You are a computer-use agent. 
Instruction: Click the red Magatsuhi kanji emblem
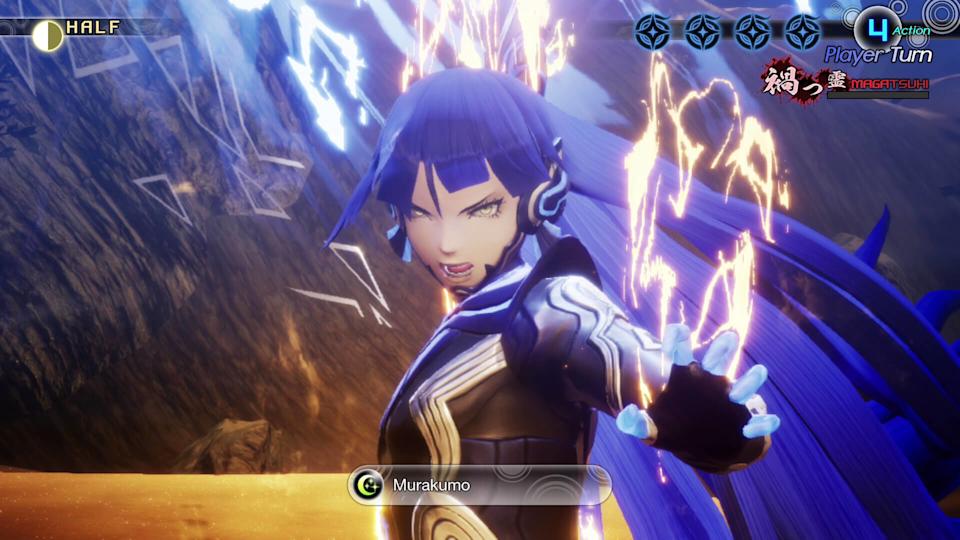click(x=793, y=81)
